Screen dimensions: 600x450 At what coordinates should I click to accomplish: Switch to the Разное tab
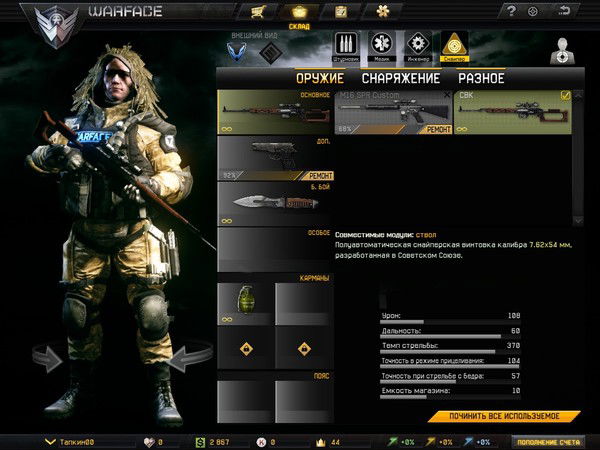pyautogui.click(x=481, y=78)
